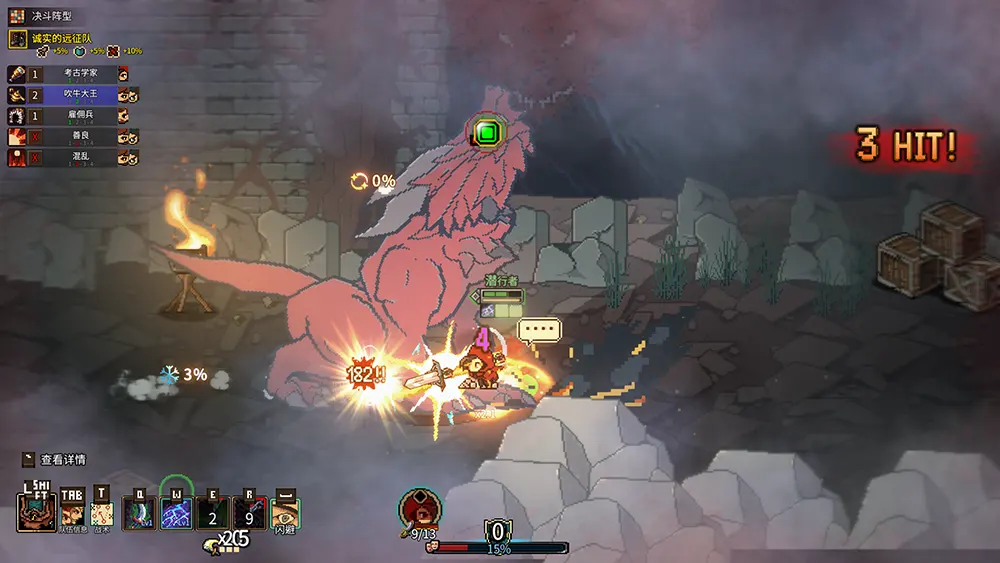Activate the blue lightning skill
The image size is (1000, 563).
tap(176, 514)
